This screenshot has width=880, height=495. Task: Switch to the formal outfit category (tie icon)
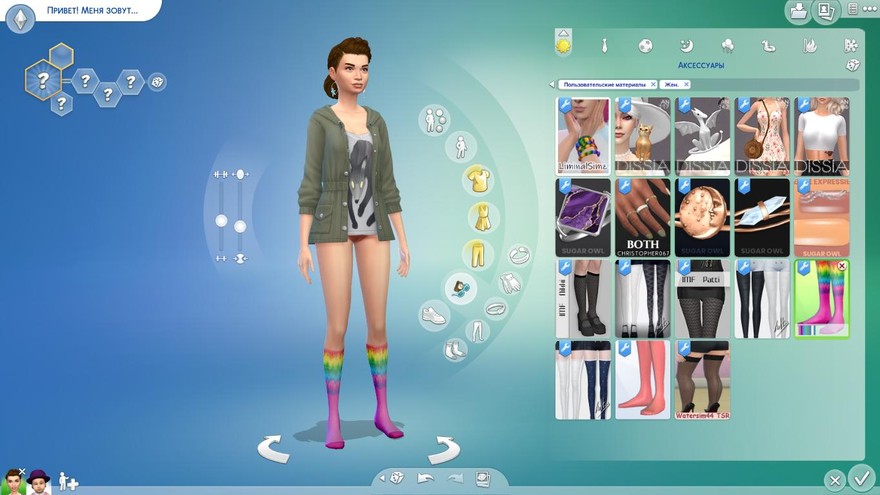point(605,46)
